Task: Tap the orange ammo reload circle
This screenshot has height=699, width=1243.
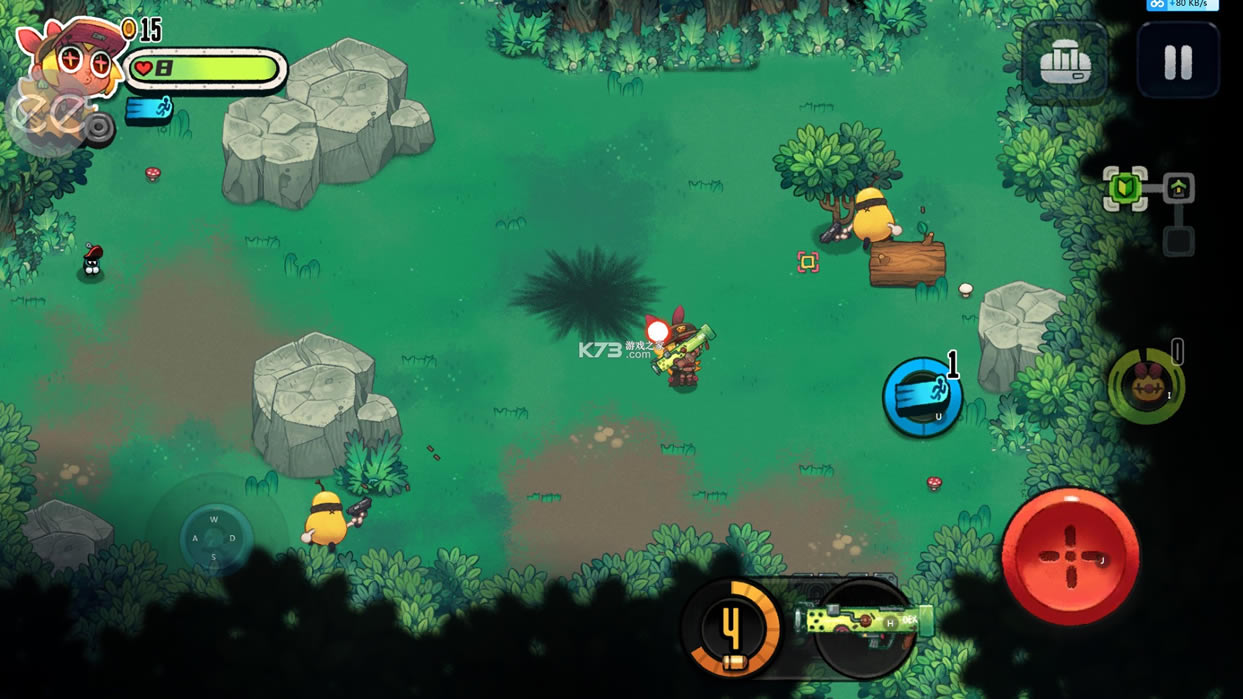Action: coord(731,630)
